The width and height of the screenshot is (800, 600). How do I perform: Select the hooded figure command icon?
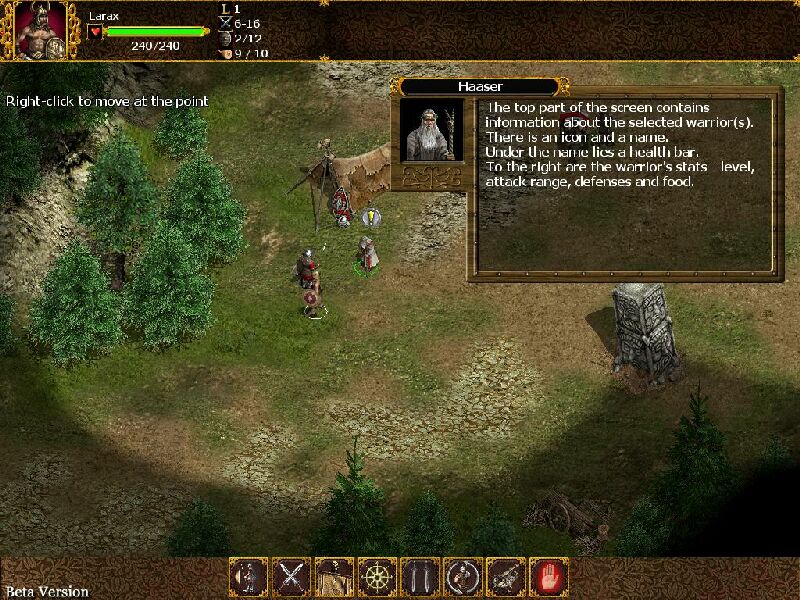tap(334, 577)
